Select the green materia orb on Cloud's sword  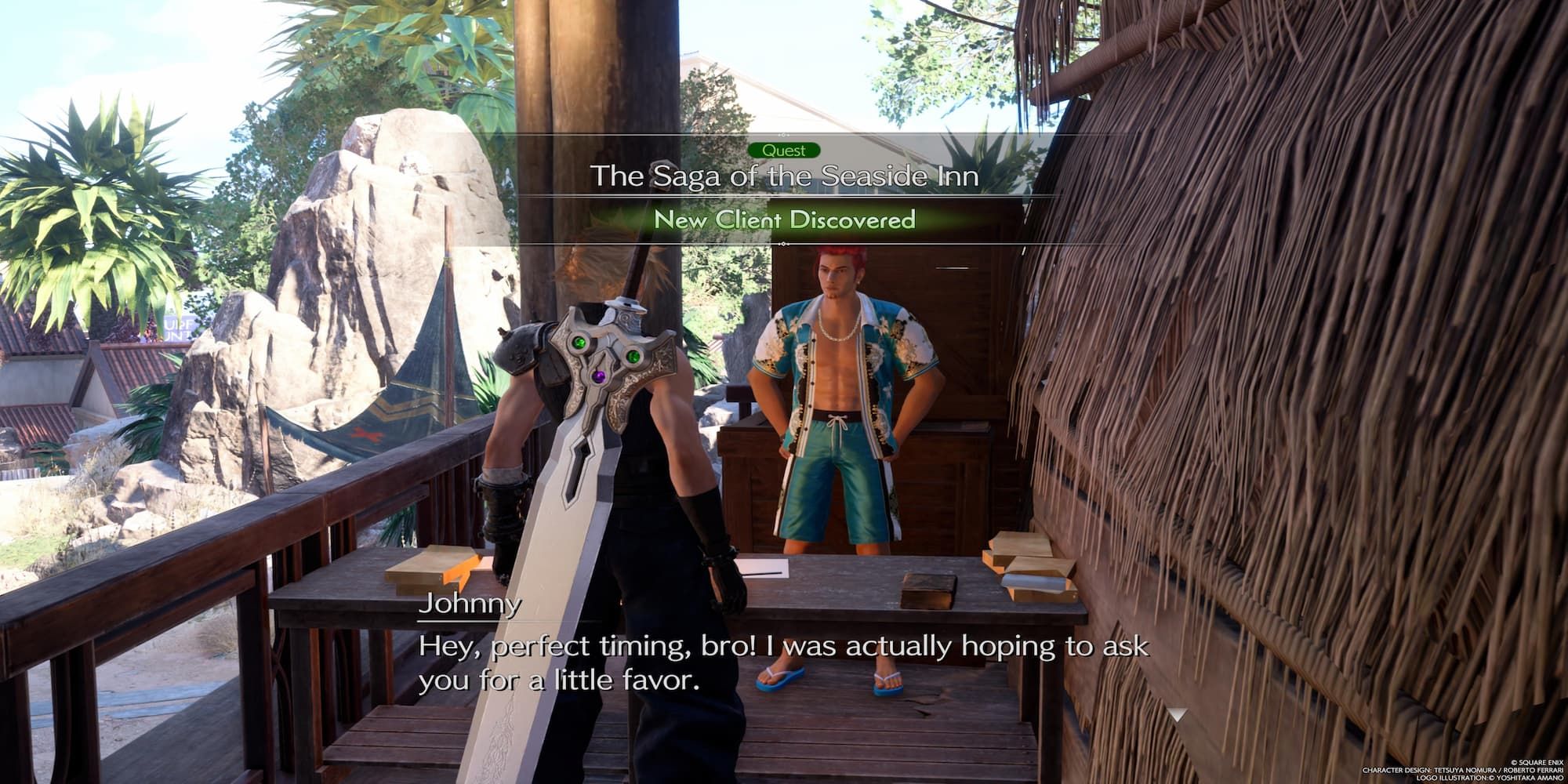coord(579,343)
